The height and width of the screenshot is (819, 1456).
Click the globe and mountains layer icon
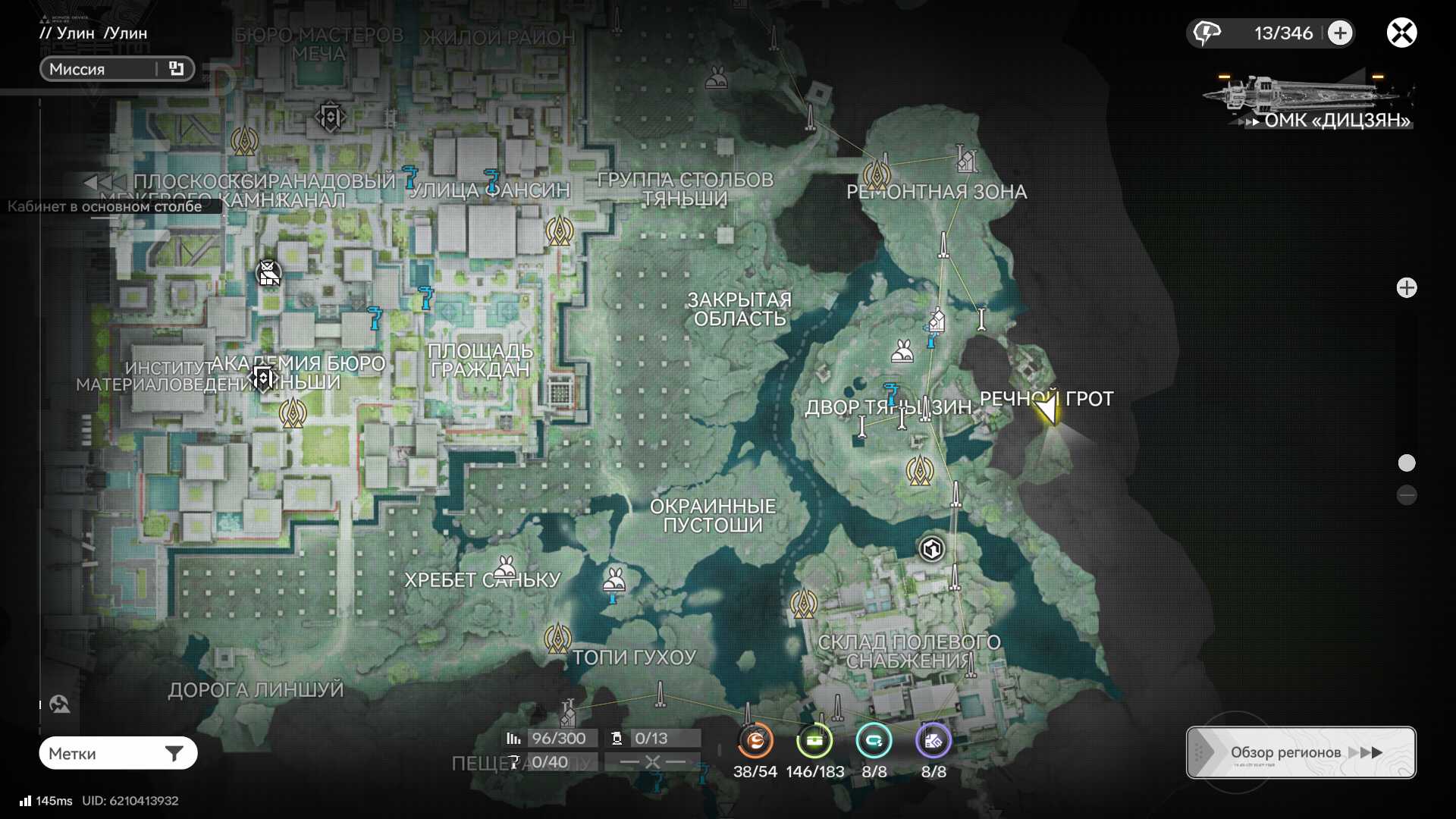coord(60,704)
